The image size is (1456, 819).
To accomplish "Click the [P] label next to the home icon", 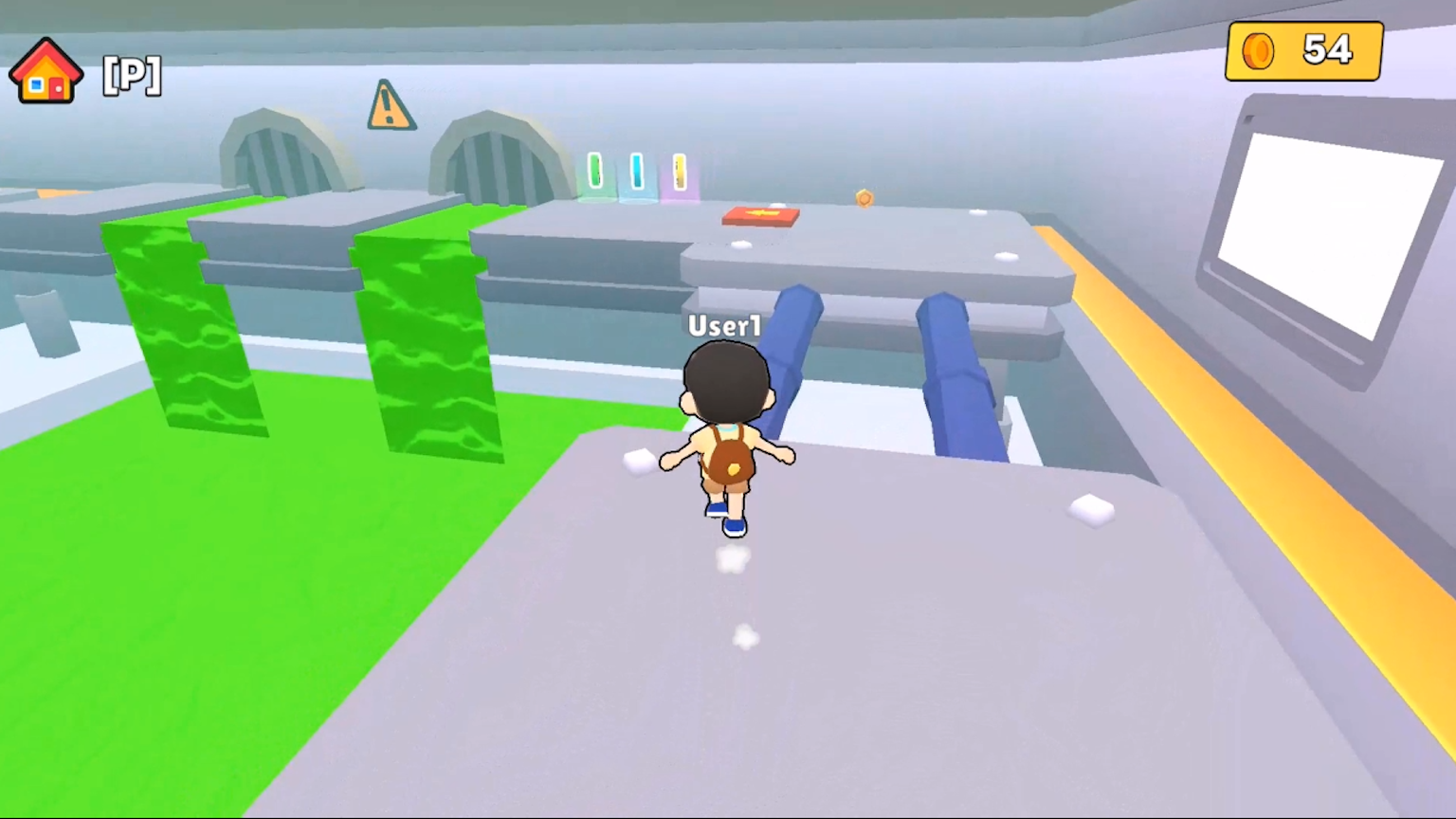I will [132, 75].
